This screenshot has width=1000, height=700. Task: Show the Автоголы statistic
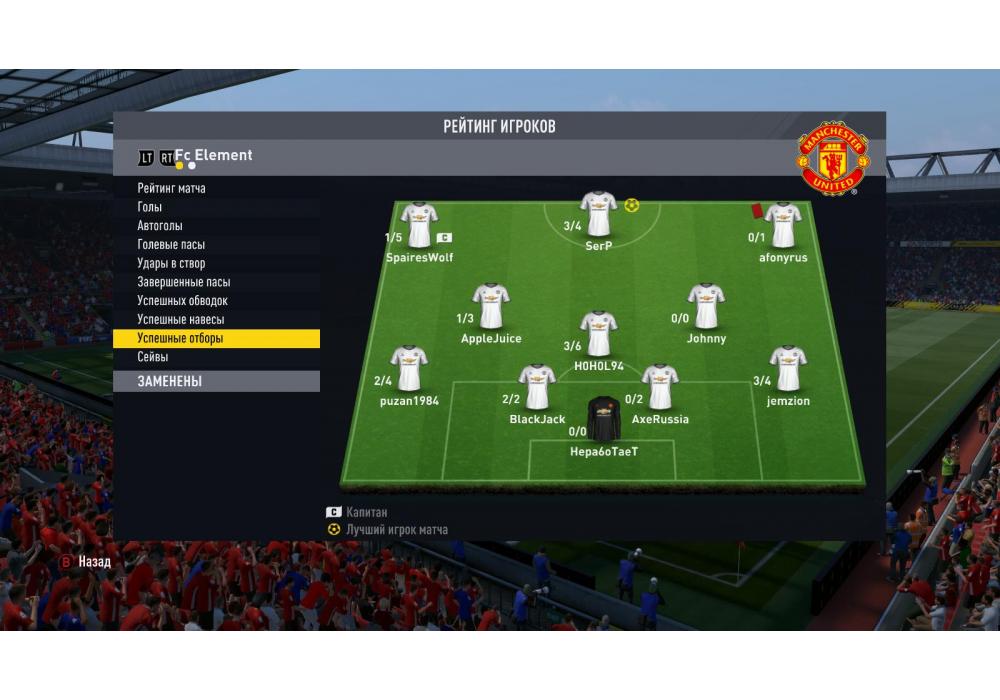click(160, 226)
